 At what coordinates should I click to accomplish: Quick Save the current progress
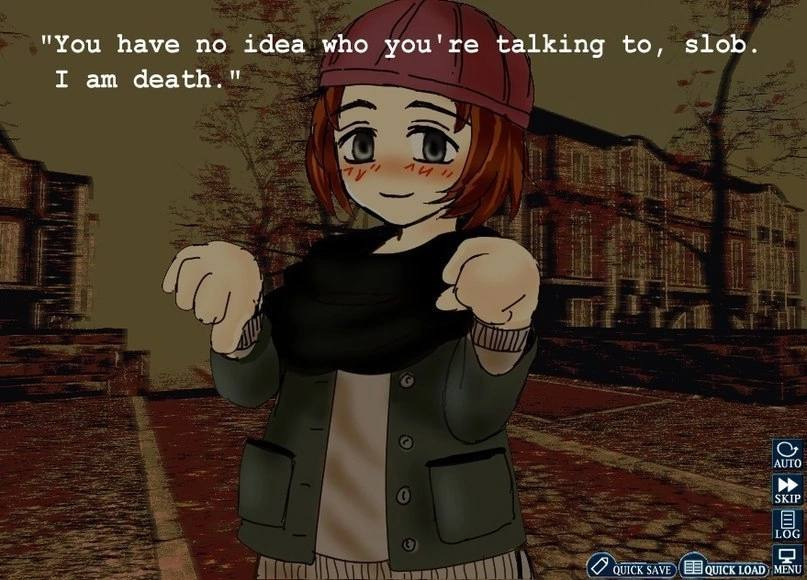[630, 567]
